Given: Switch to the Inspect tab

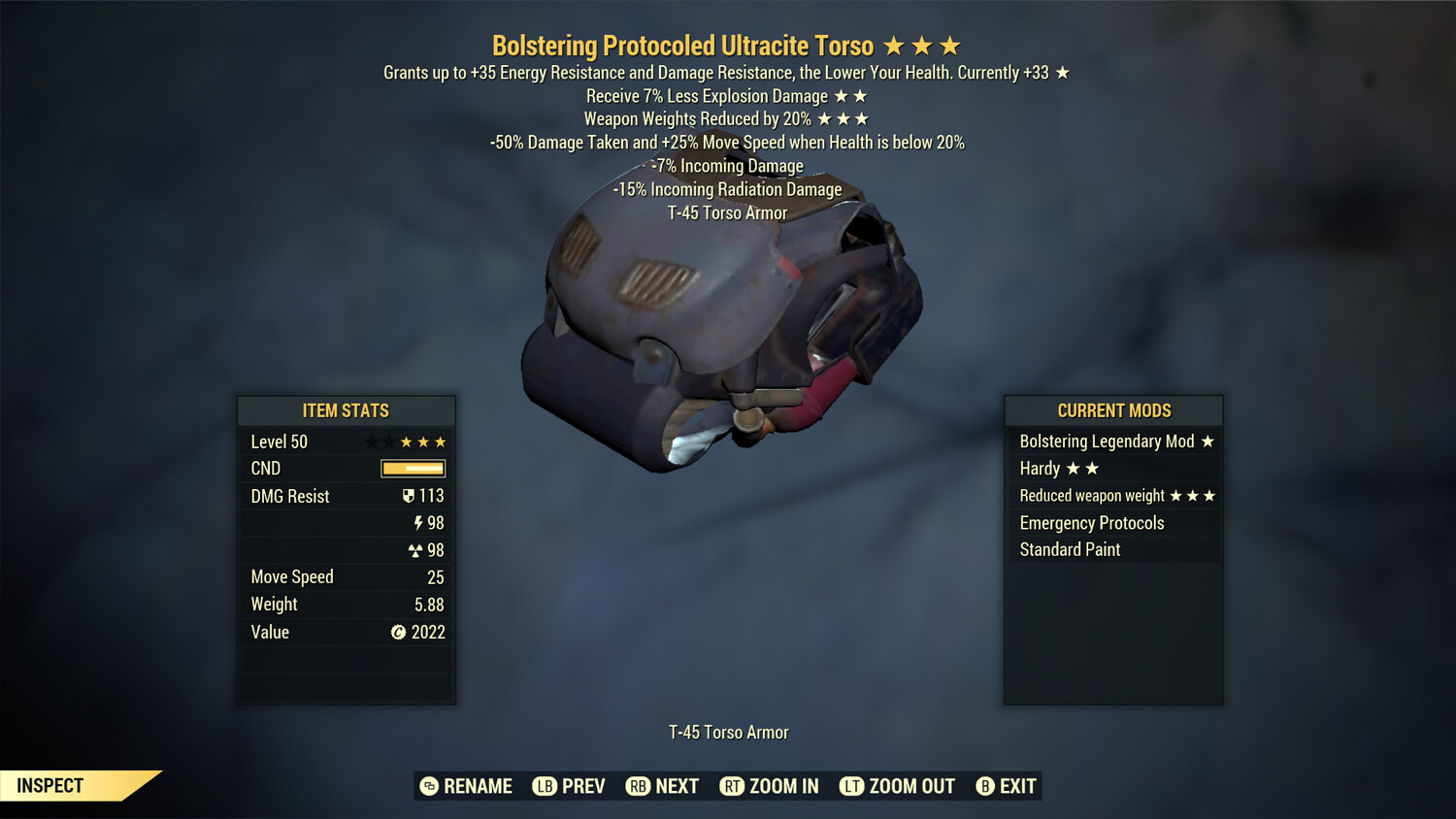Looking at the screenshot, I should (50, 785).
